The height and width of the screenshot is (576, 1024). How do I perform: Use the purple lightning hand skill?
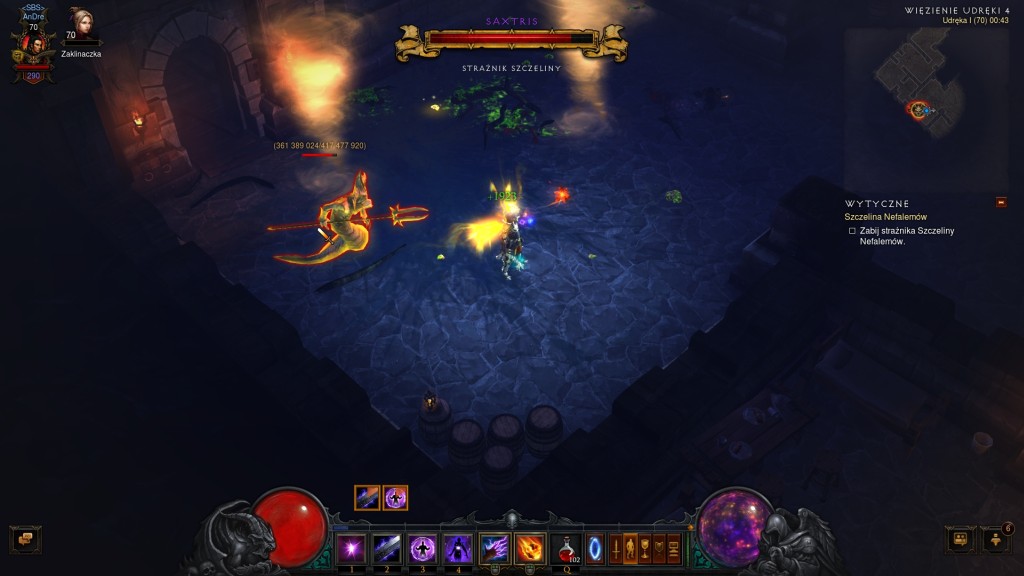[494, 548]
